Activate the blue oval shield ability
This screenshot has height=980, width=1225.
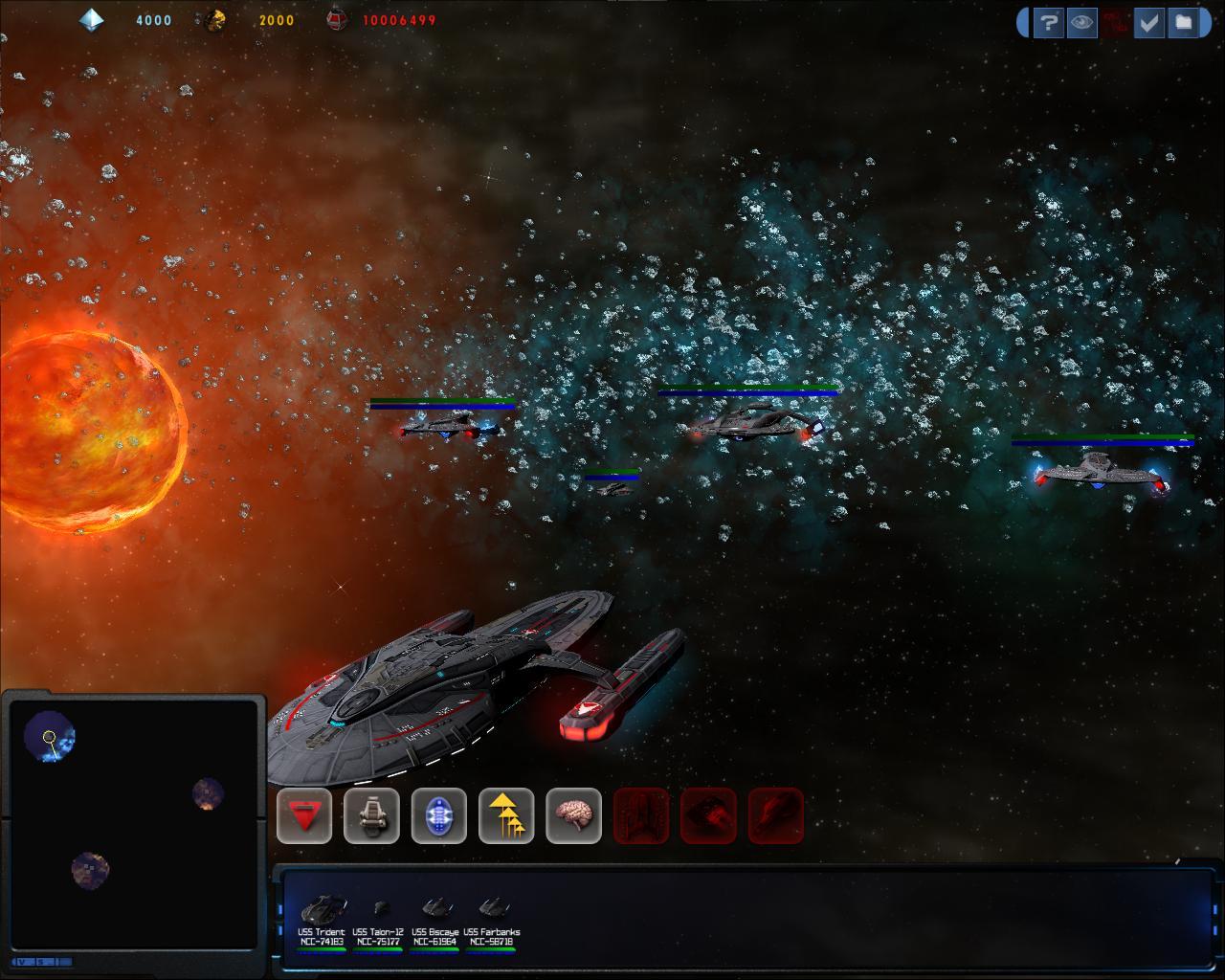pos(439,815)
